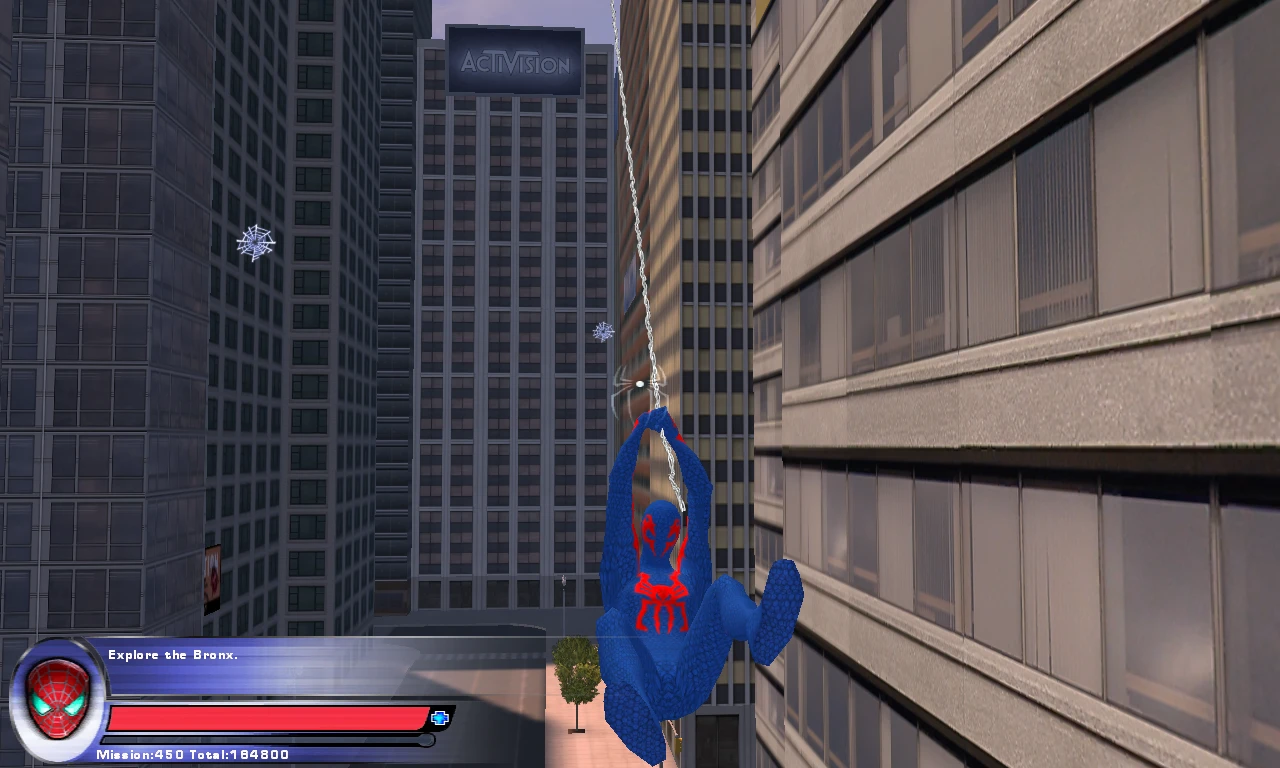
Task: Click the red health bar
Action: click(265, 714)
